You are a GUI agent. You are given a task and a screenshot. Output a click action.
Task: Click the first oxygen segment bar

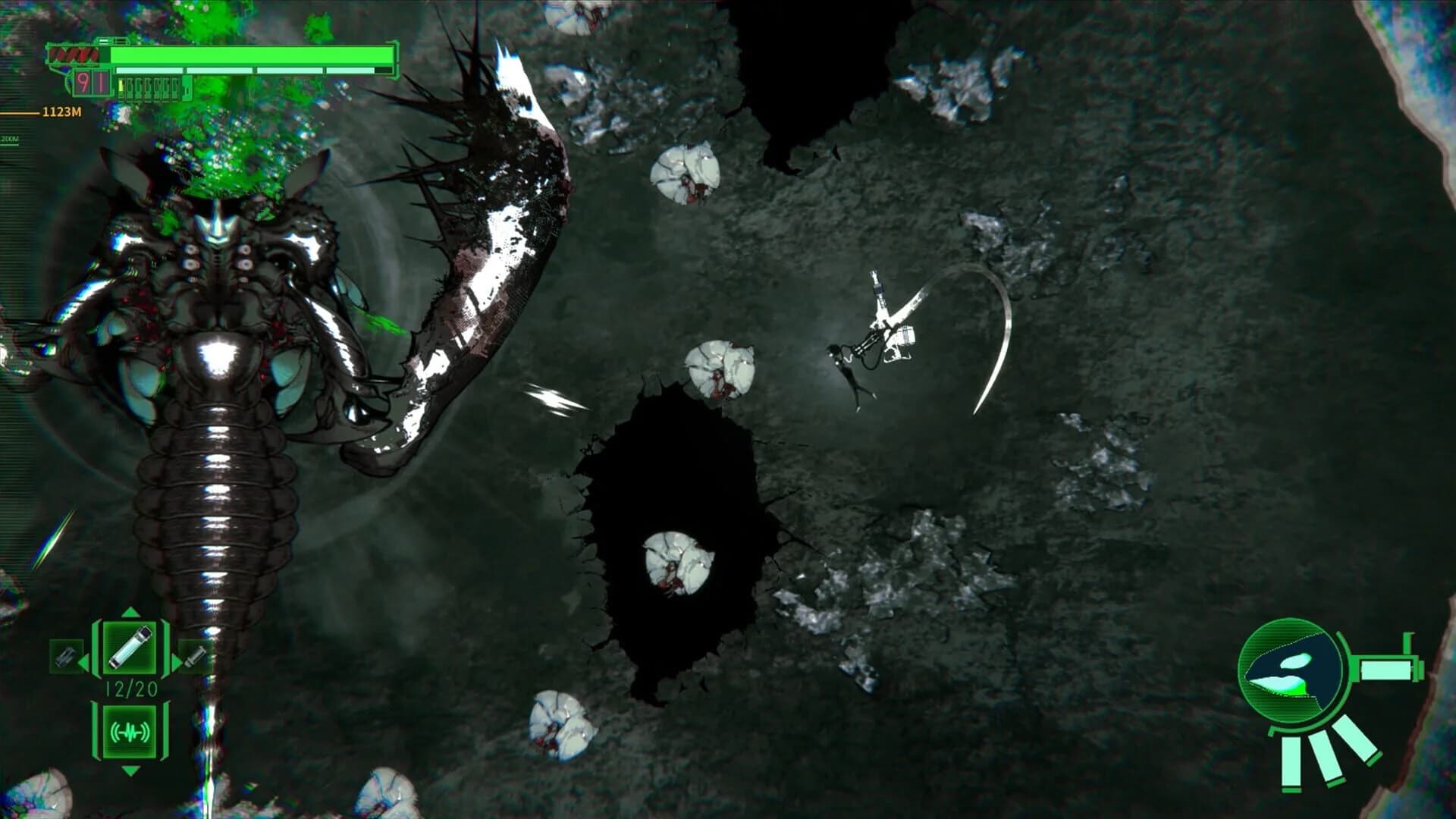coord(149,69)
